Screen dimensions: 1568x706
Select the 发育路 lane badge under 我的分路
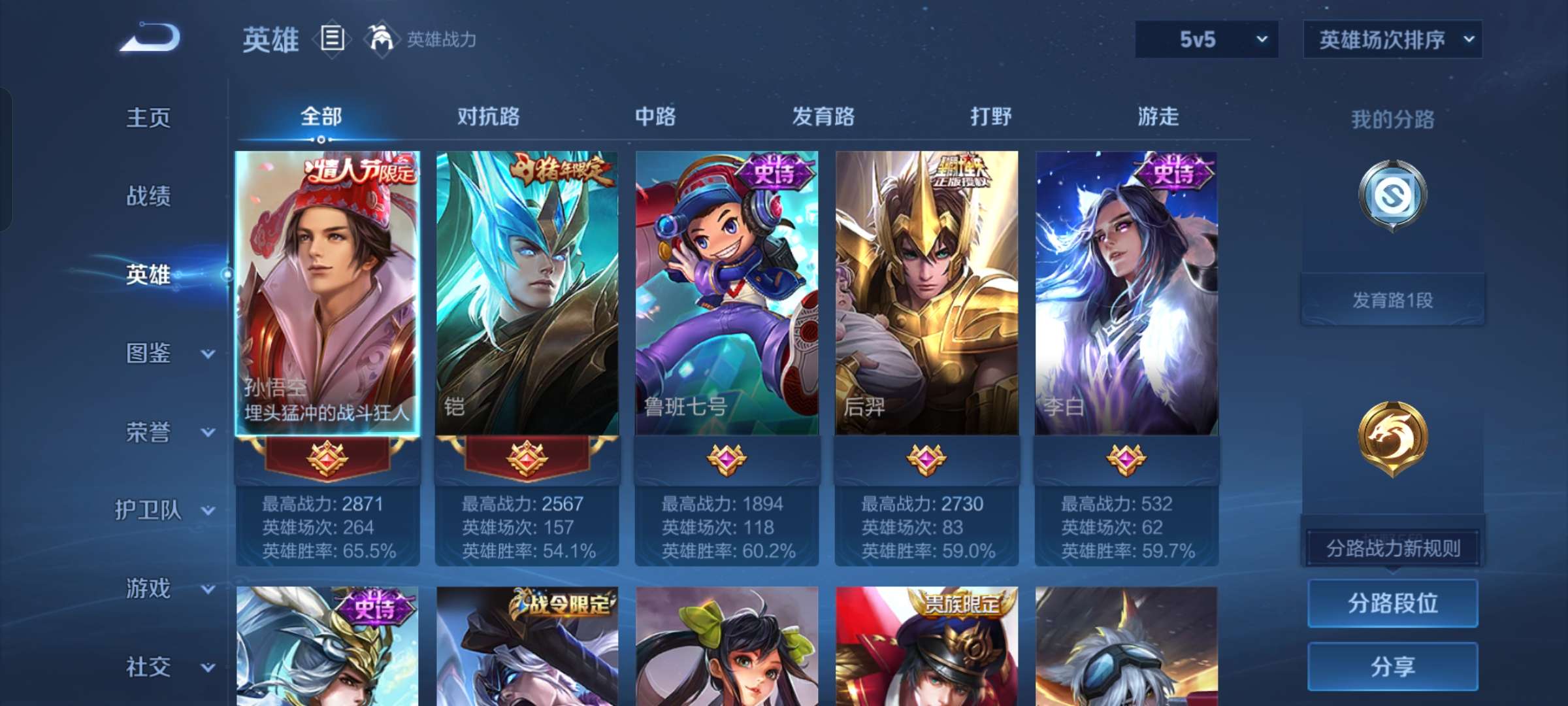(x=1392, y=196)
